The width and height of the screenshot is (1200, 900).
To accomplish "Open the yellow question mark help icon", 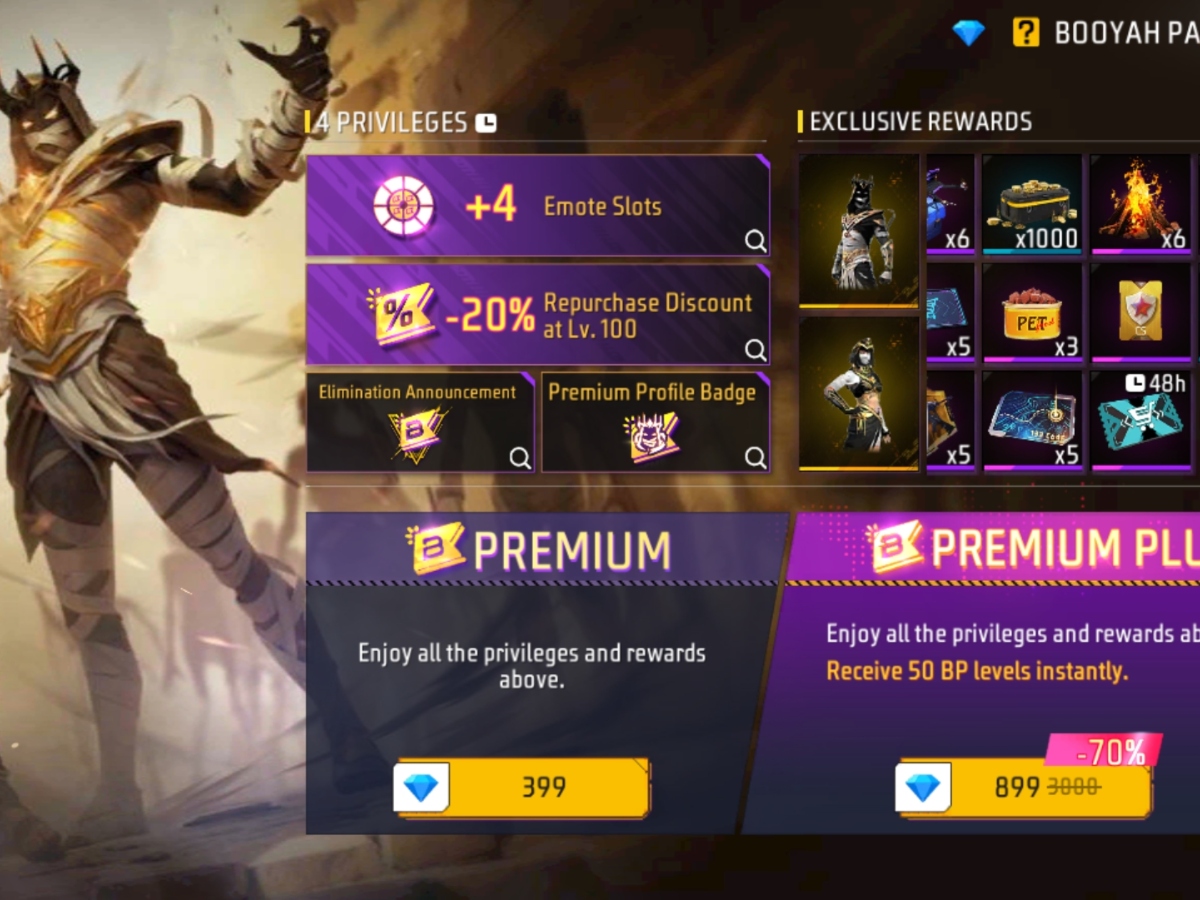I will (x=1025, y=33).
